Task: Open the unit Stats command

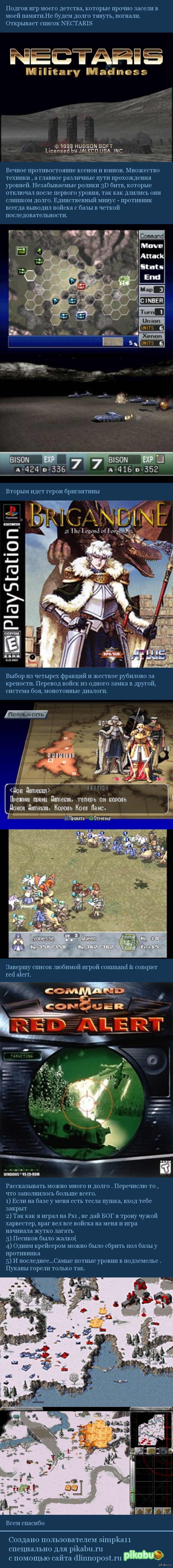Action: coord(152,266)
